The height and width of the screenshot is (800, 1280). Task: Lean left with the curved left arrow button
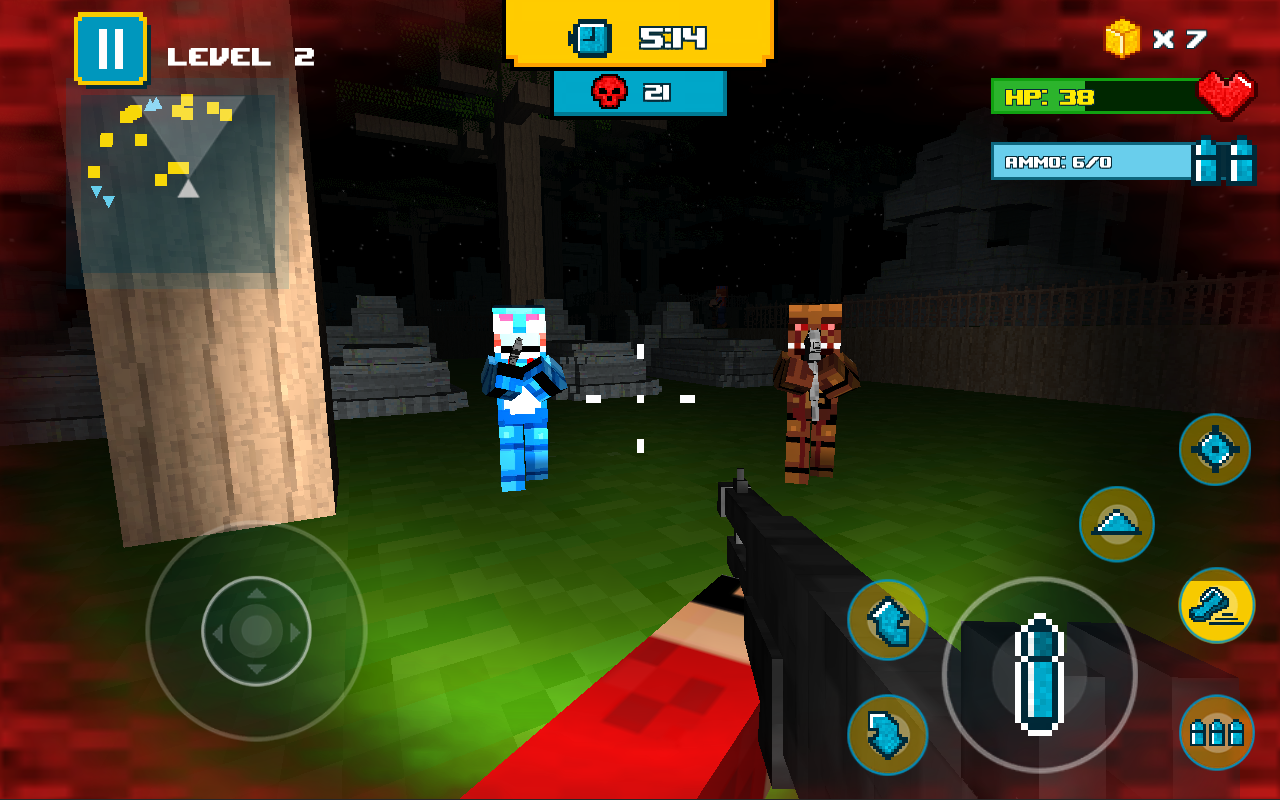point(886,620)
